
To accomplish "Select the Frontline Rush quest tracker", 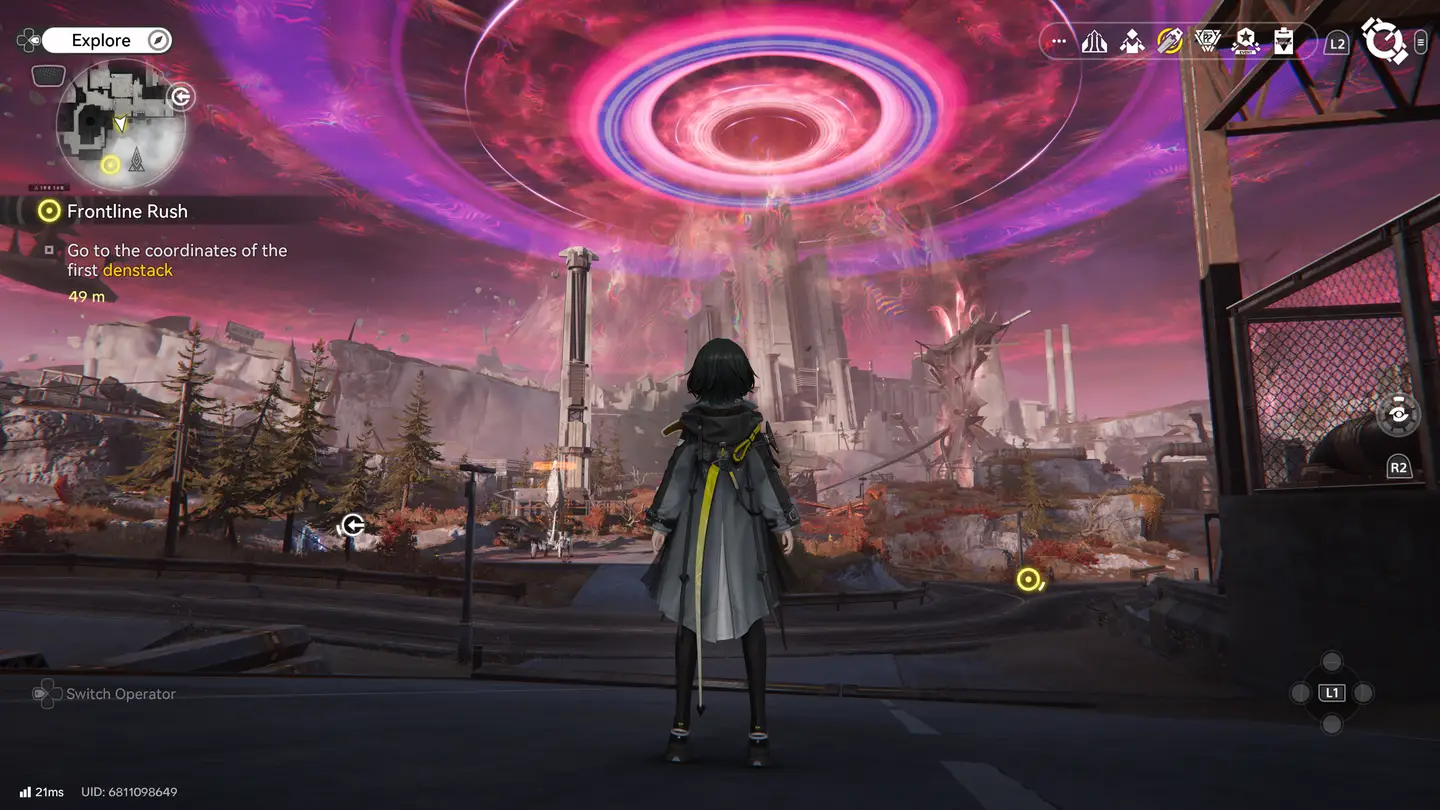I will tap(126, 211).
